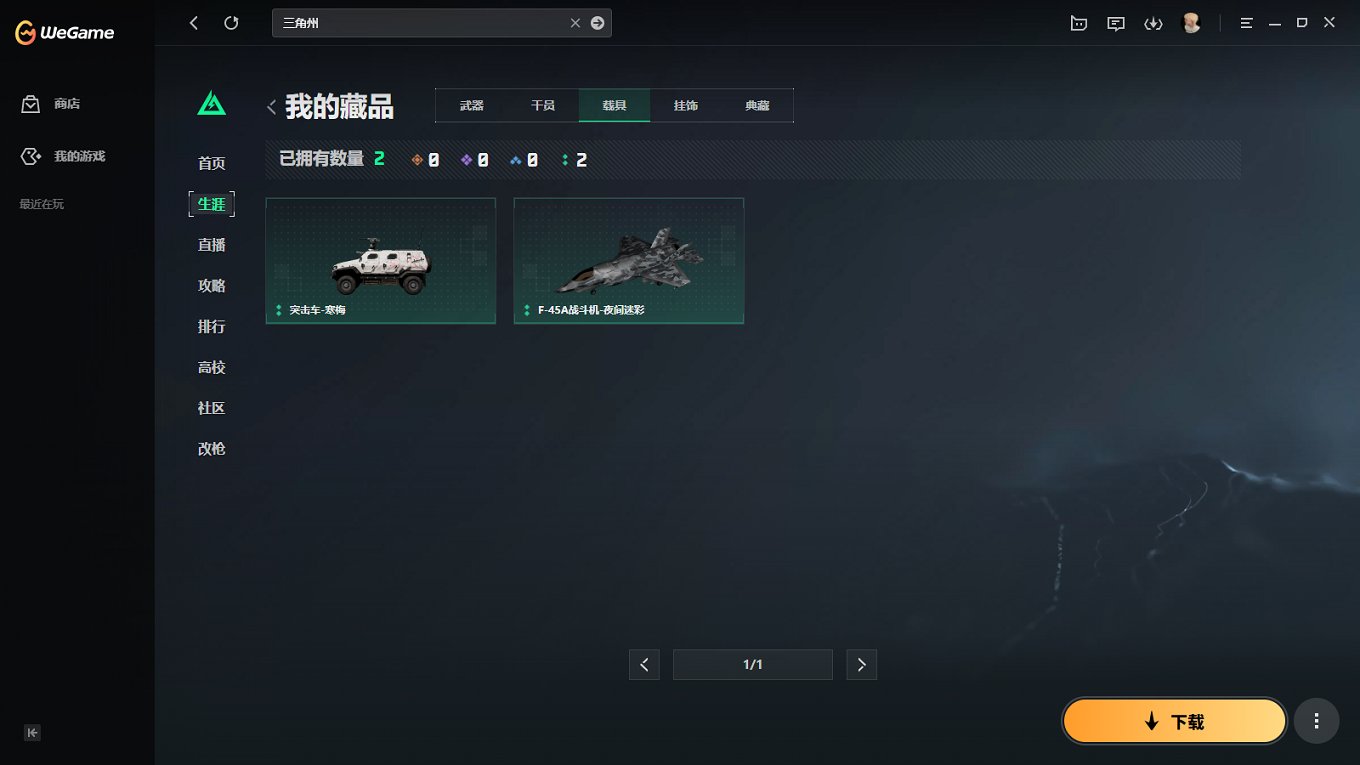Open the 我的游戏 (My Games) sidebar icon
Image resolution: width=1360 pixels, height=765 pixels.
(x=29, y=156)
